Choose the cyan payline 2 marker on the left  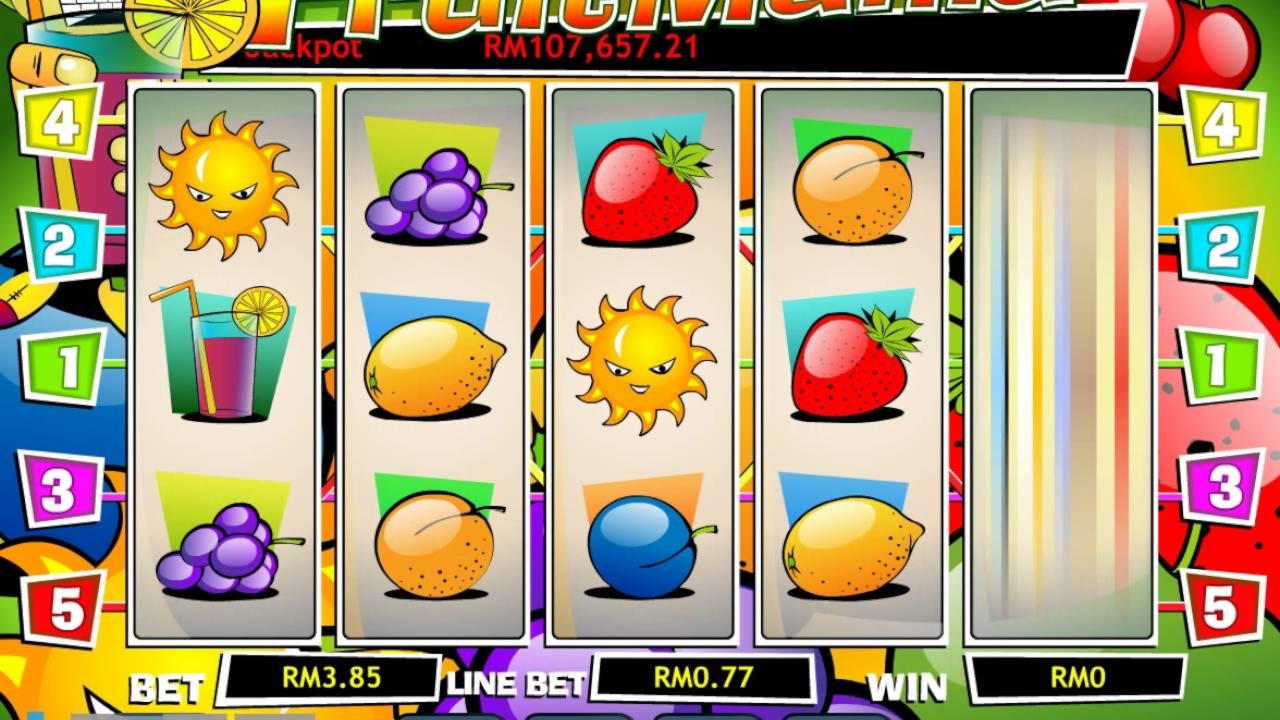(x=63, y=245)
